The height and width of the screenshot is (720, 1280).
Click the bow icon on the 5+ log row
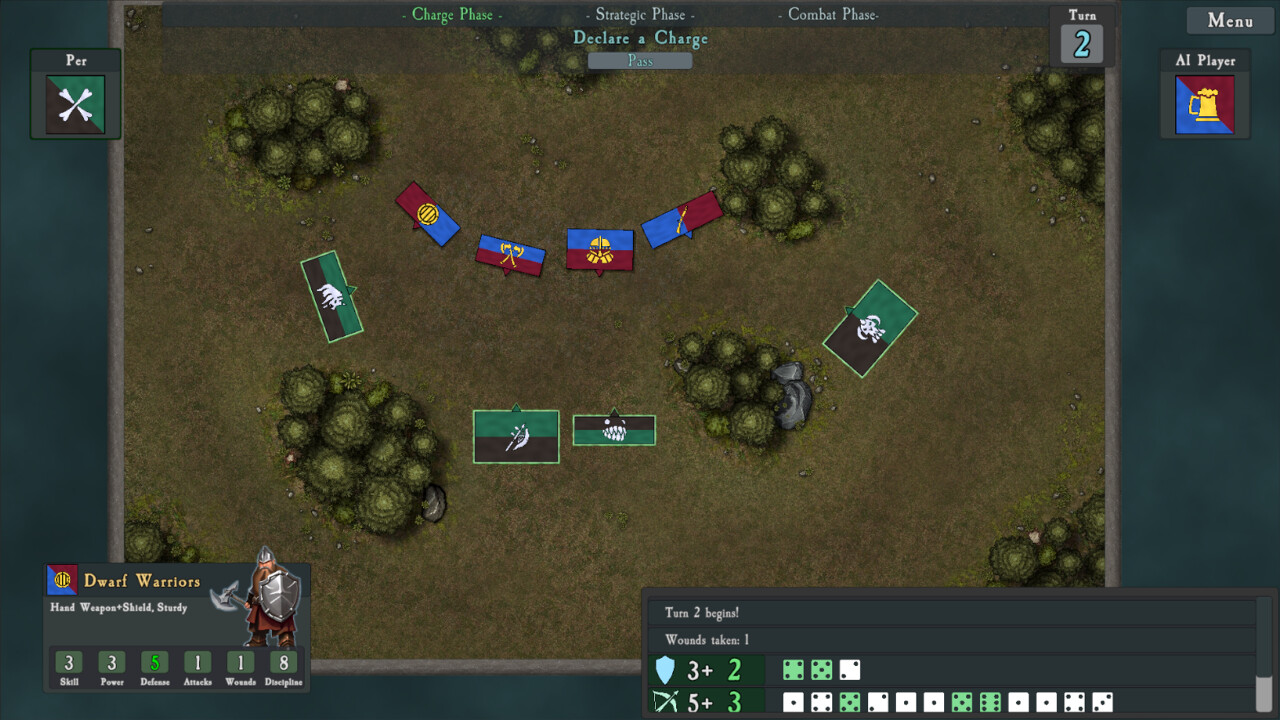pyautogui.click(x=666, y=700)
